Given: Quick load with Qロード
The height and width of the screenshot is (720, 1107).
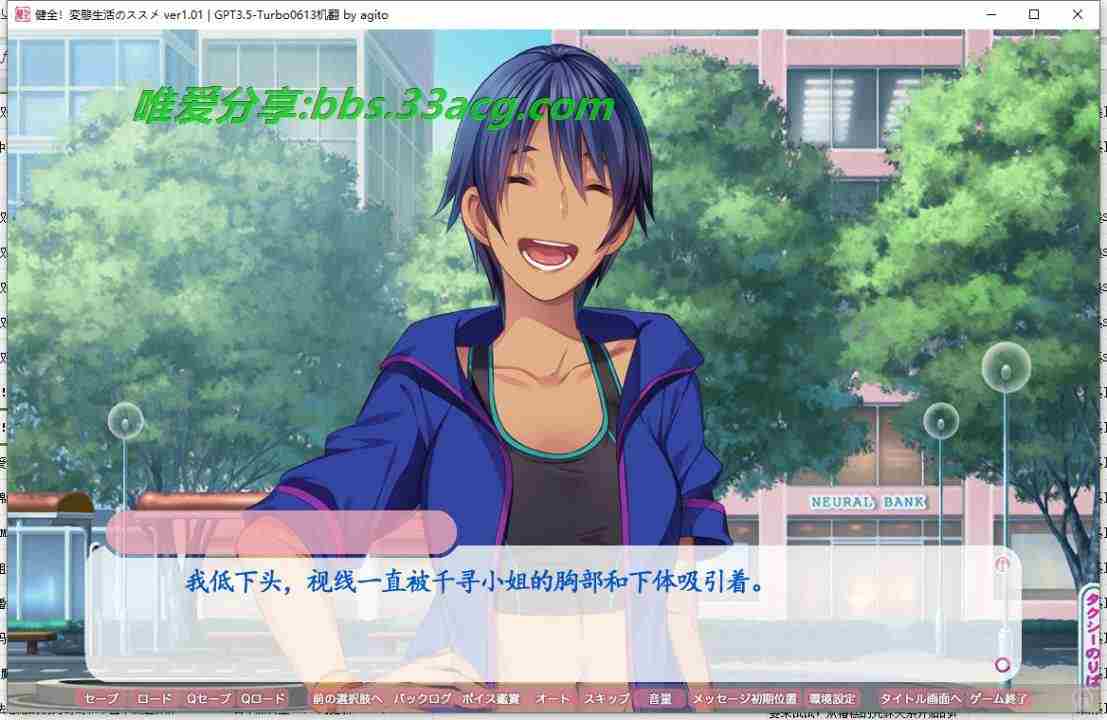Looking at the screenshot, I should (x=263, y=699).
